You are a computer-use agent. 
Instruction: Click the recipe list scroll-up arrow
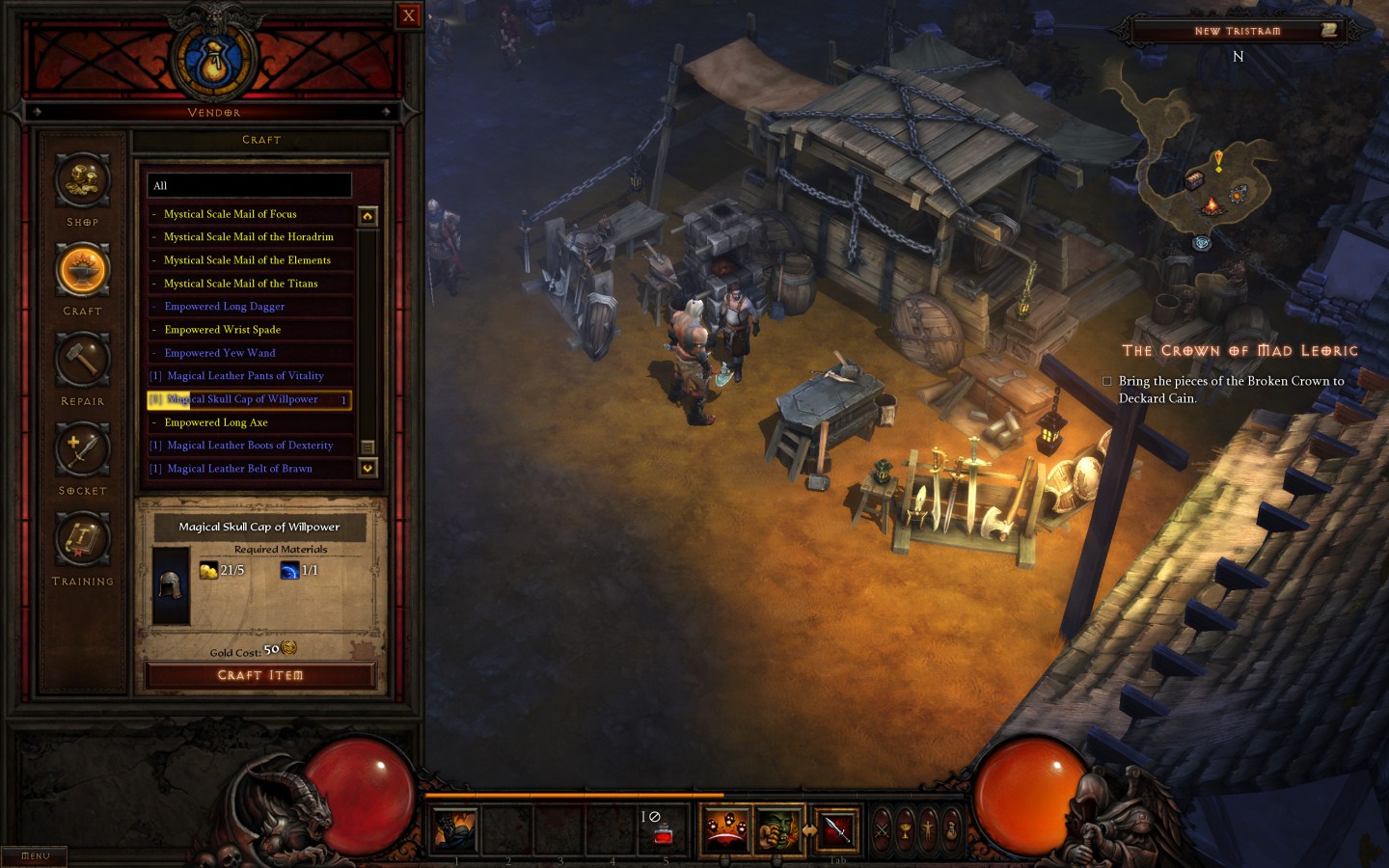click(368, 215)
